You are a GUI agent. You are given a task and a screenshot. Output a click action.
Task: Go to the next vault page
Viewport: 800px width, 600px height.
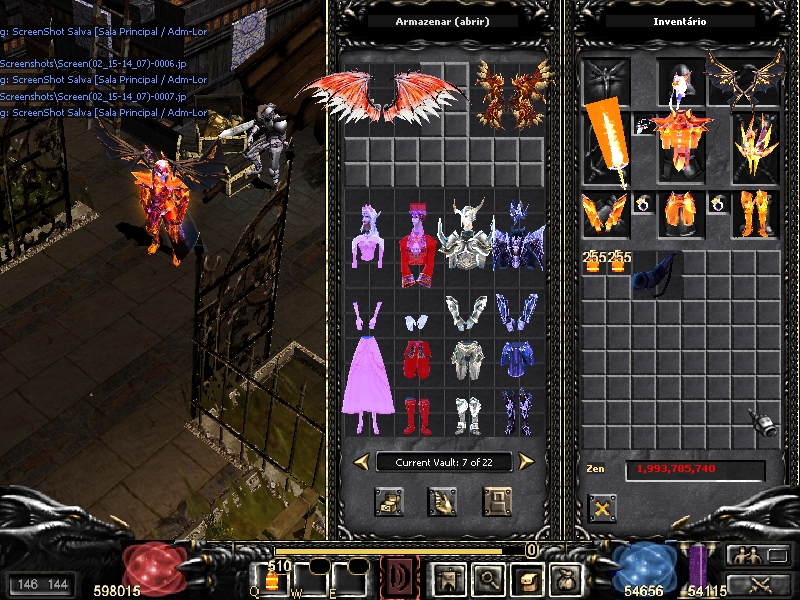[x=526, y=461]
